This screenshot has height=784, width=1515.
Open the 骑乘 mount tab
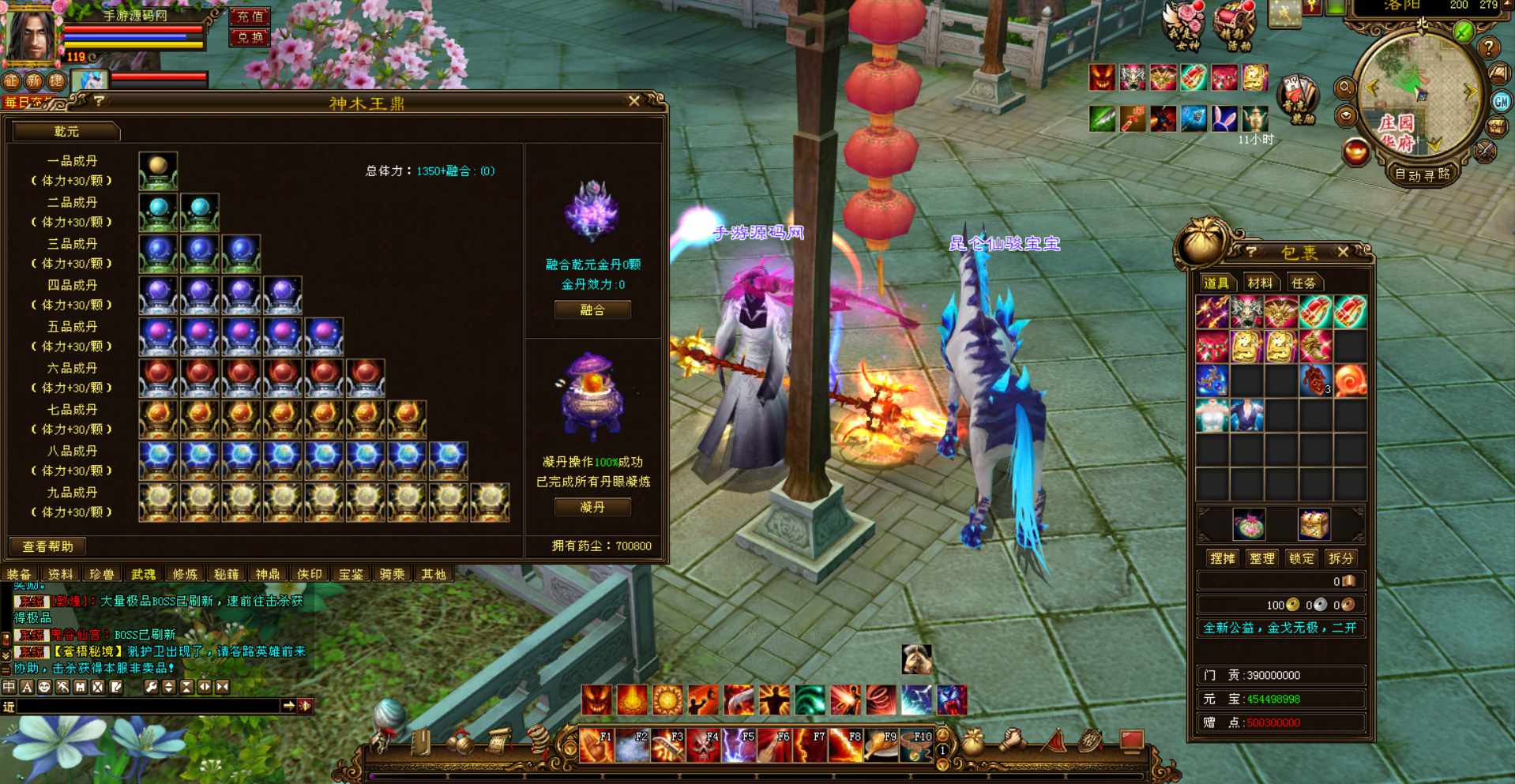[x=392, y=574]
